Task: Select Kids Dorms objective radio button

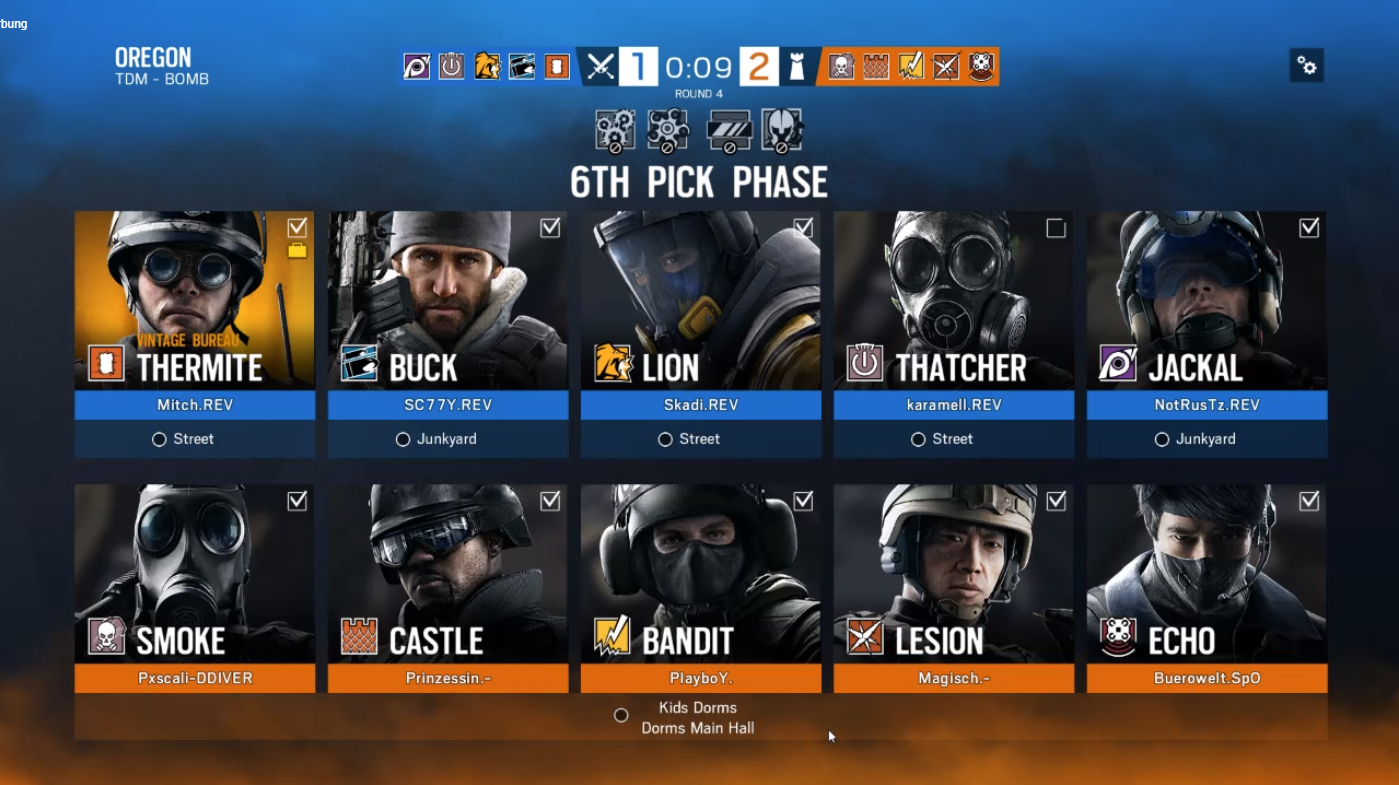Action: pyautogui.click(x=621, y=715)
